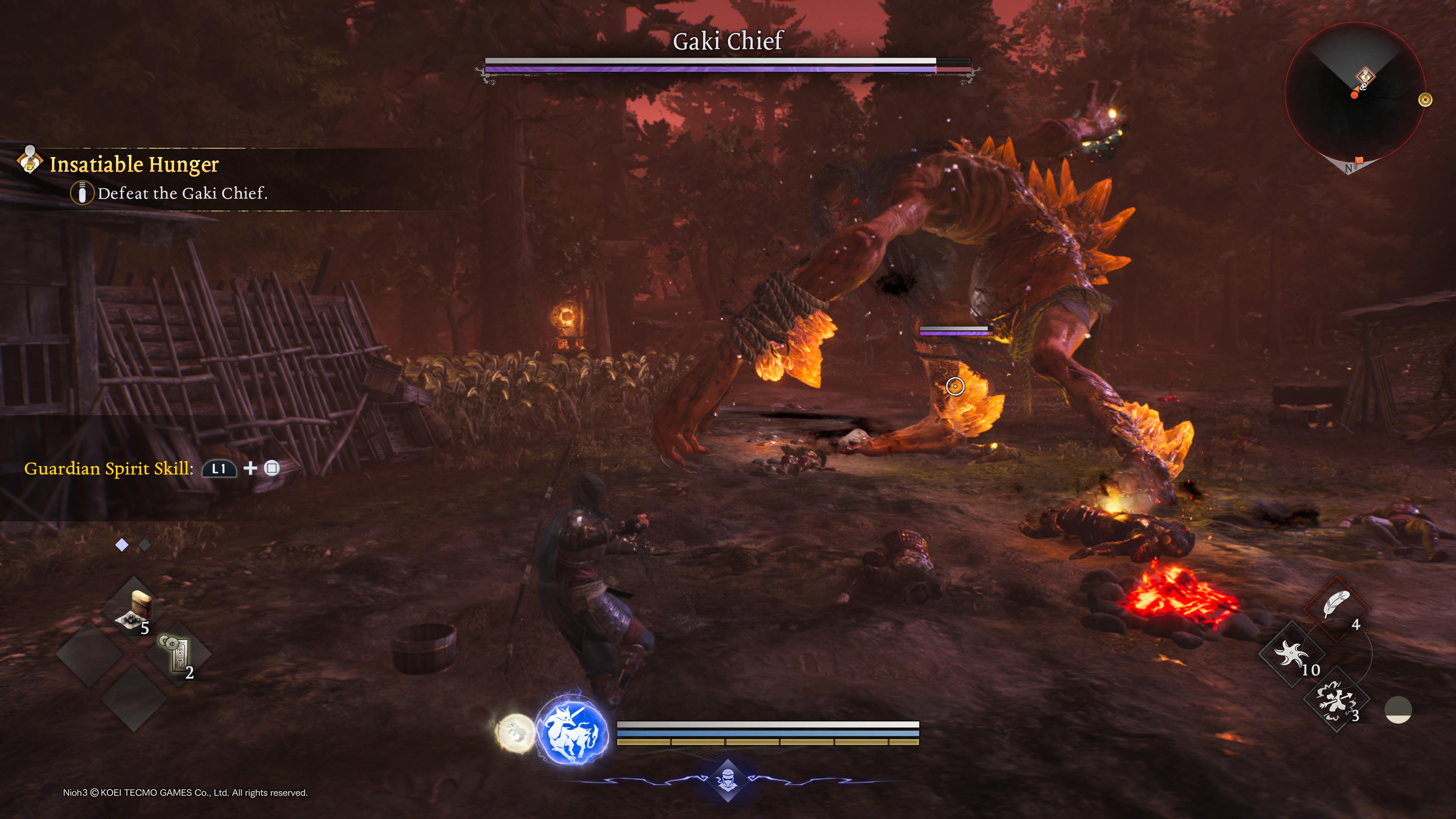Activate the blue guardian spirit beast icon

click(x=572, y=730)
